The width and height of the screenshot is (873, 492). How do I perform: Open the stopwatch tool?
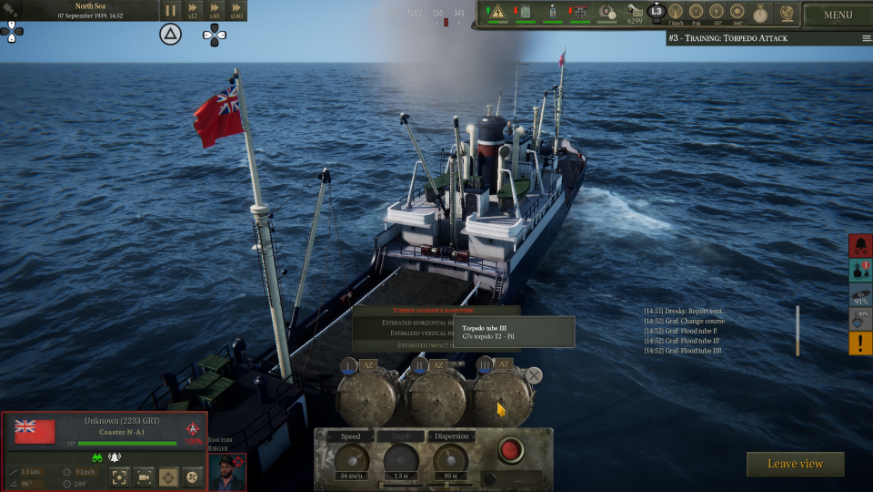(x=761, y=13)
